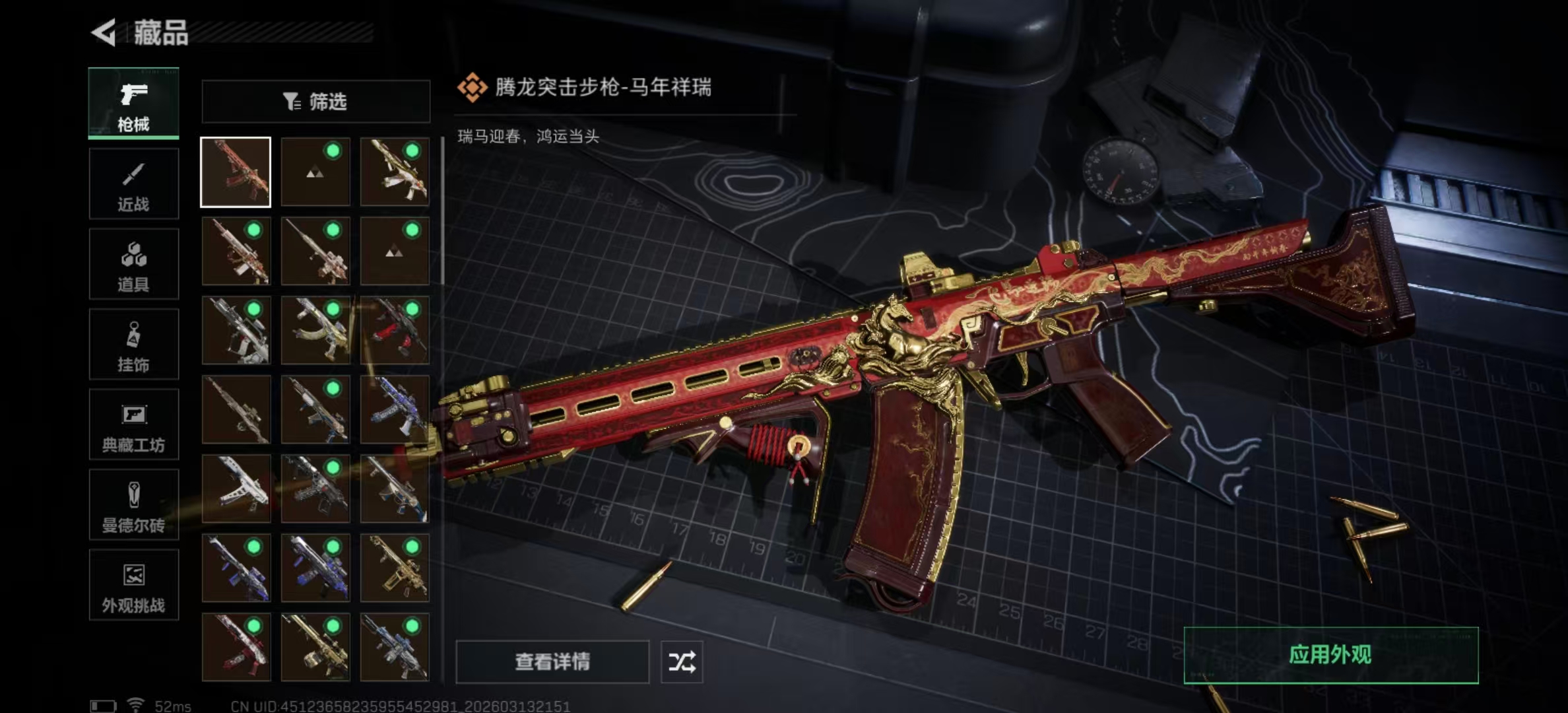Screen dimensions: 1568x713
Task: Open the 典藏工坊 workshop tab
Action: click(133, 424)
